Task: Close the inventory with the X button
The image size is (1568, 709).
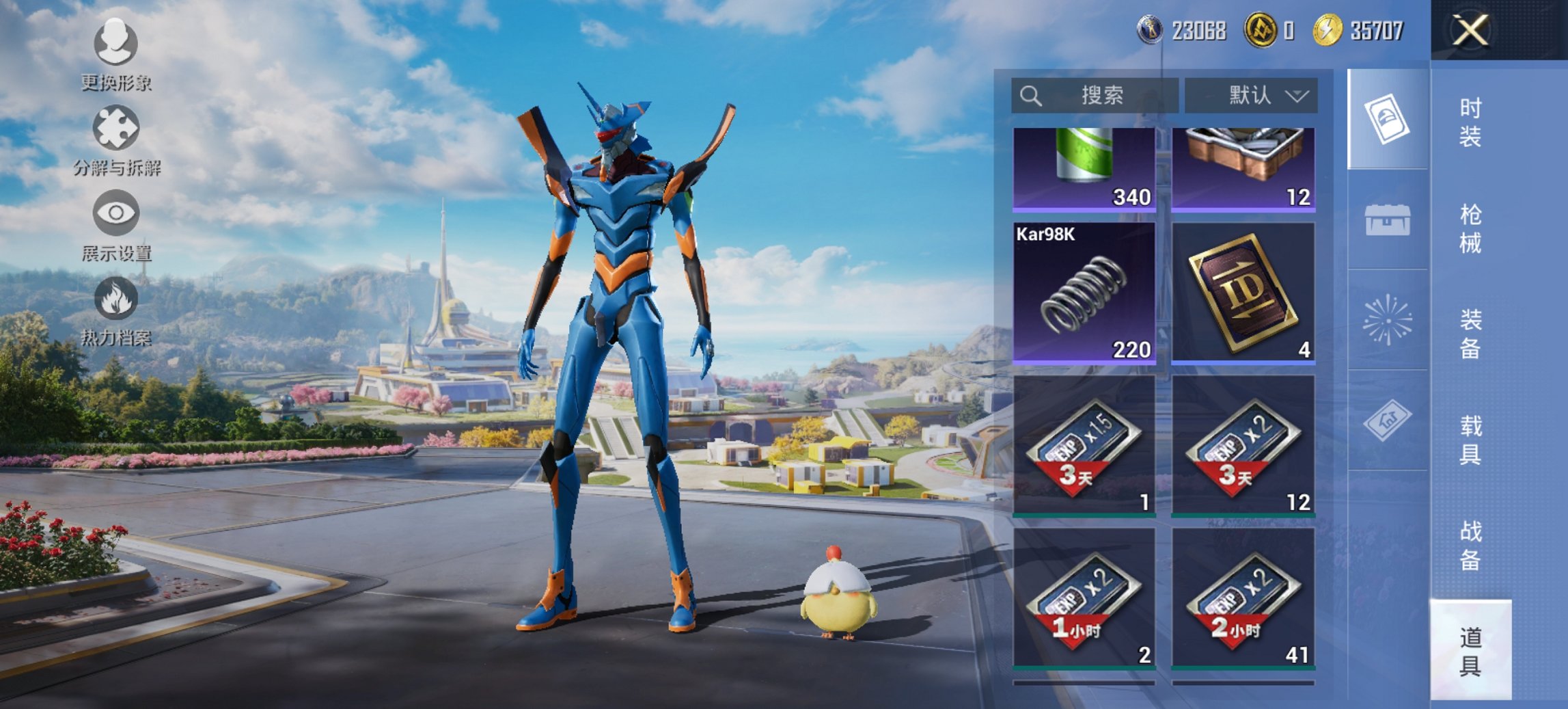Action: point(1470,31)
